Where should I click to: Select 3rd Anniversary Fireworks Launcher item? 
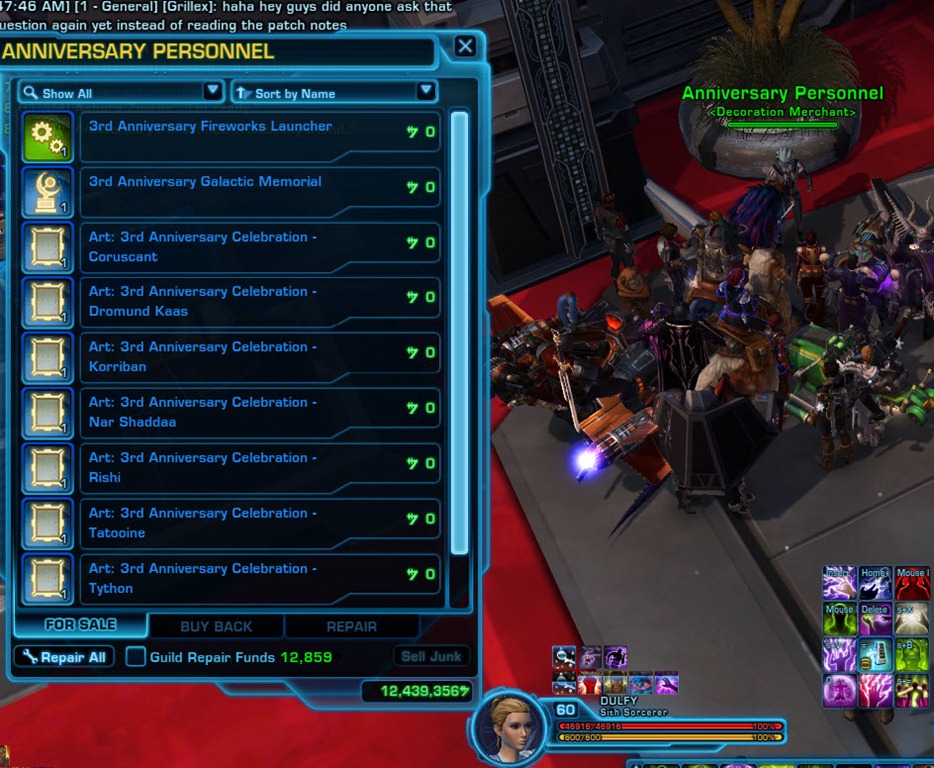pos(259,136)
